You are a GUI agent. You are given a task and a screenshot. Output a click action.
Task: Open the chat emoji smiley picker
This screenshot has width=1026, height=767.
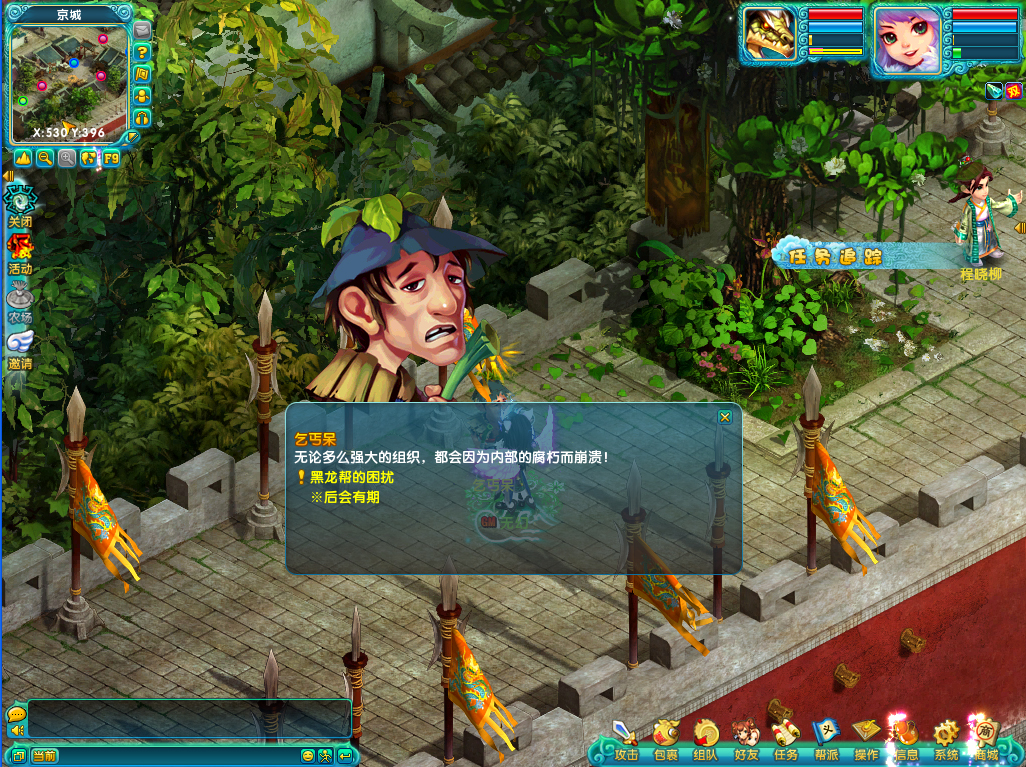pos(308,756)
